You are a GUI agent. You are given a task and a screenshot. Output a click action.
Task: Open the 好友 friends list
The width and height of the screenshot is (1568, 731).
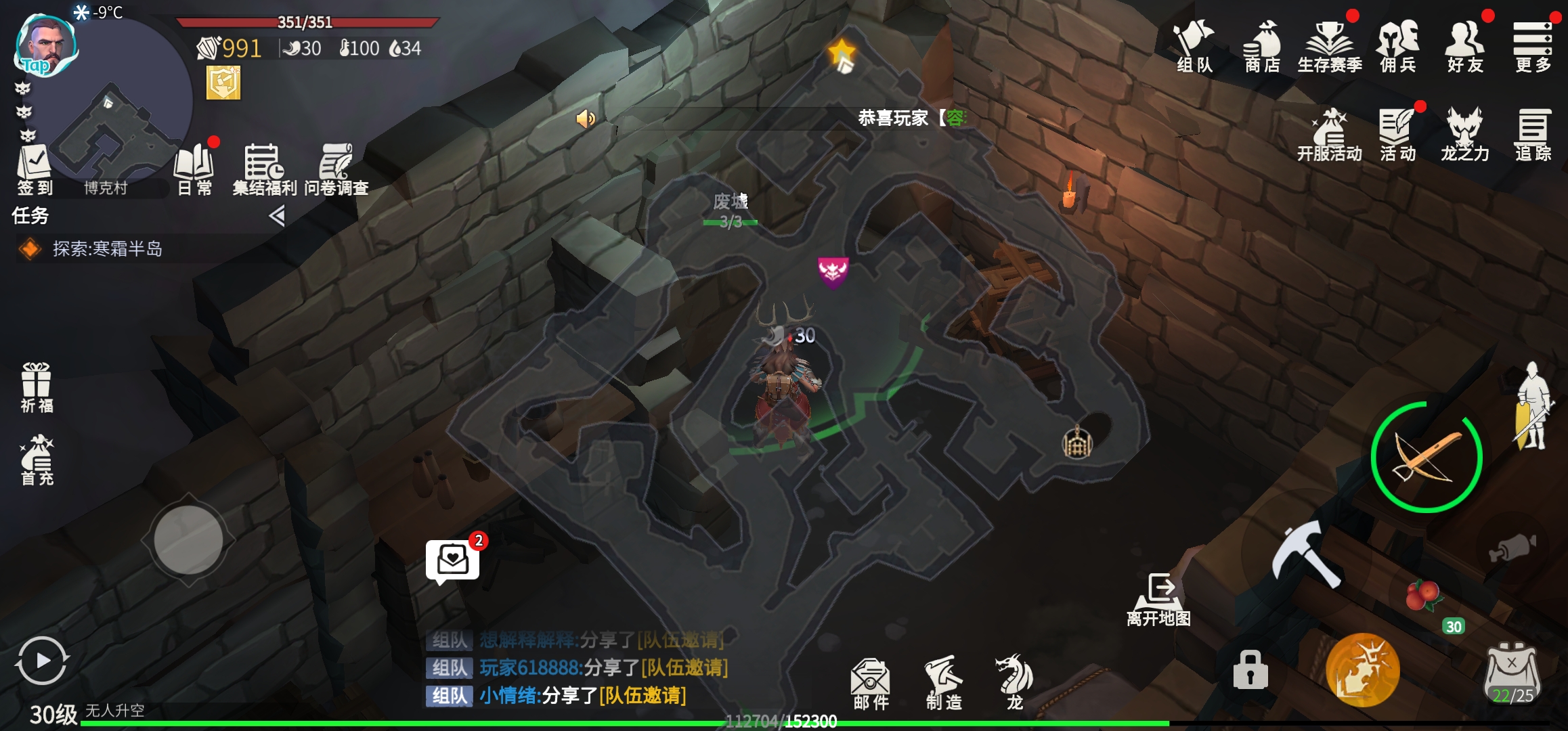pos(1465,46)
